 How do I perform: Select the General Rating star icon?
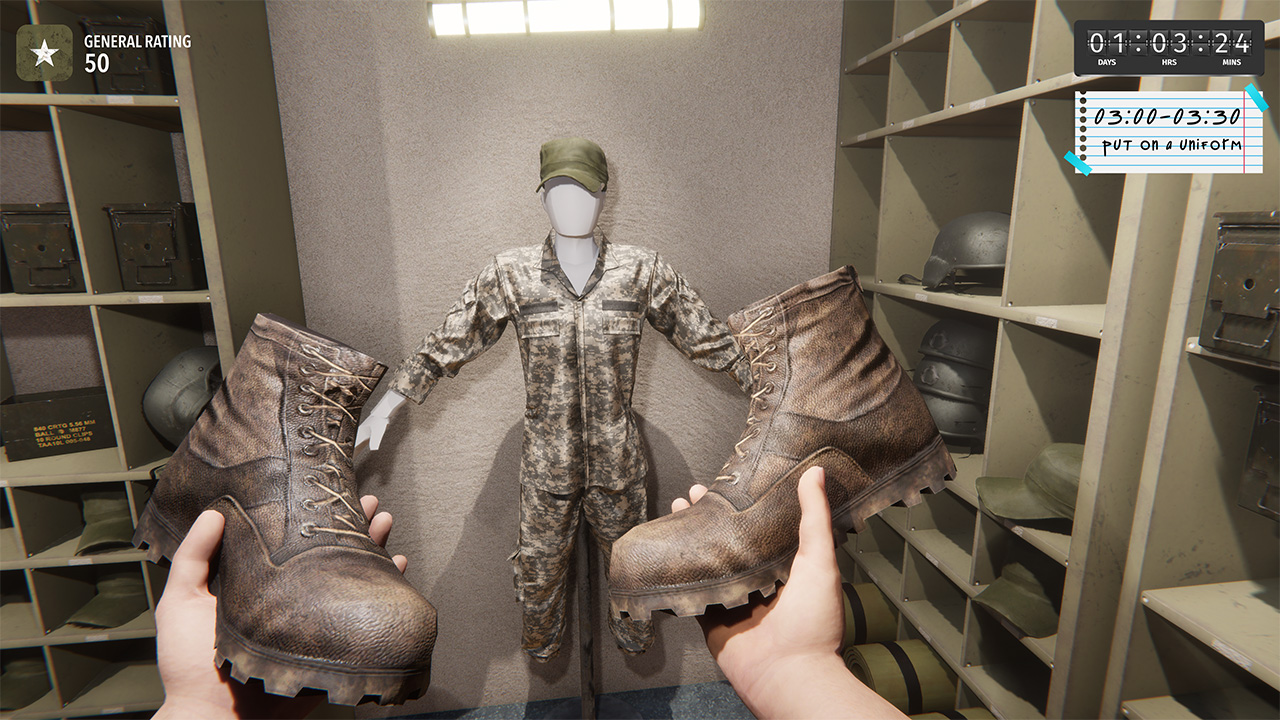point(45,53)
